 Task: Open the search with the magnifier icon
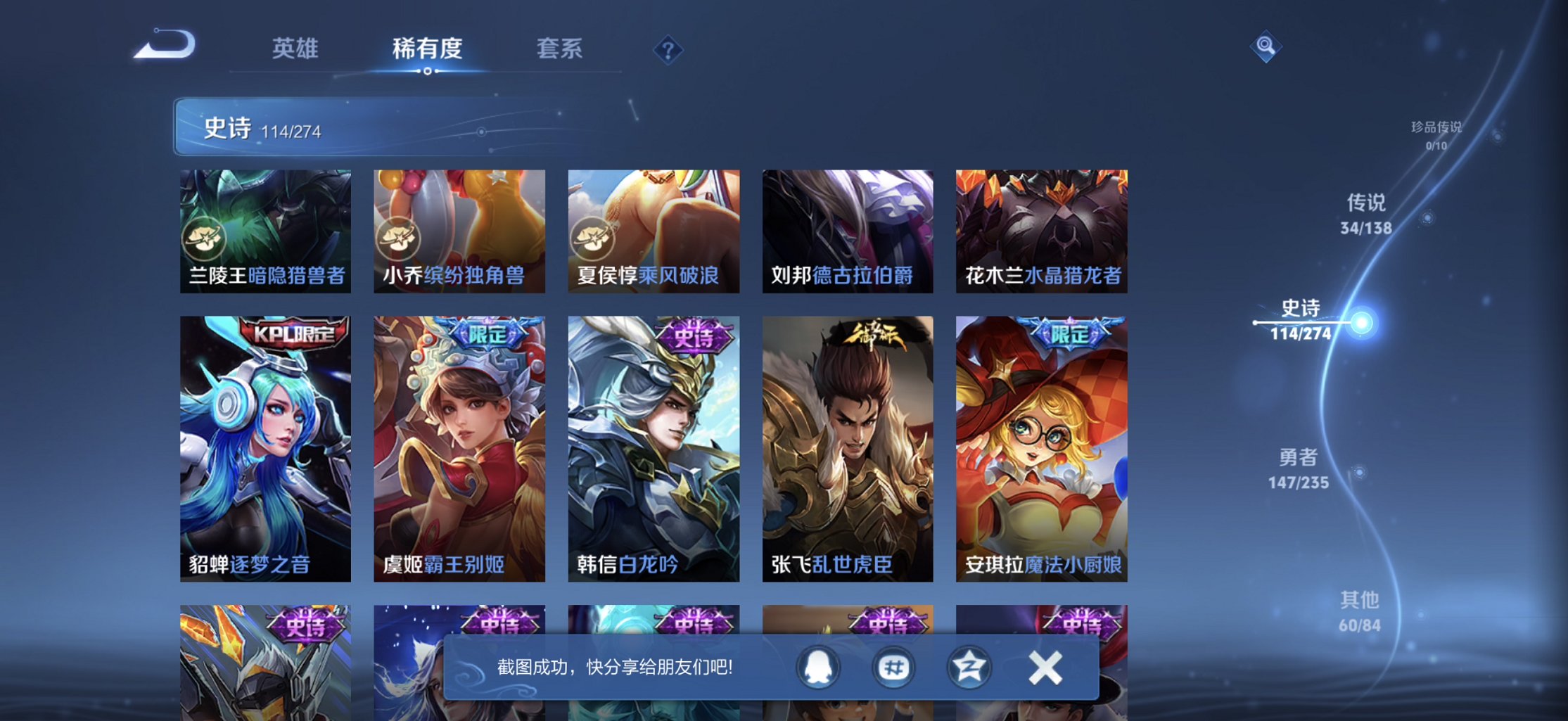[x=1267, y=44]
